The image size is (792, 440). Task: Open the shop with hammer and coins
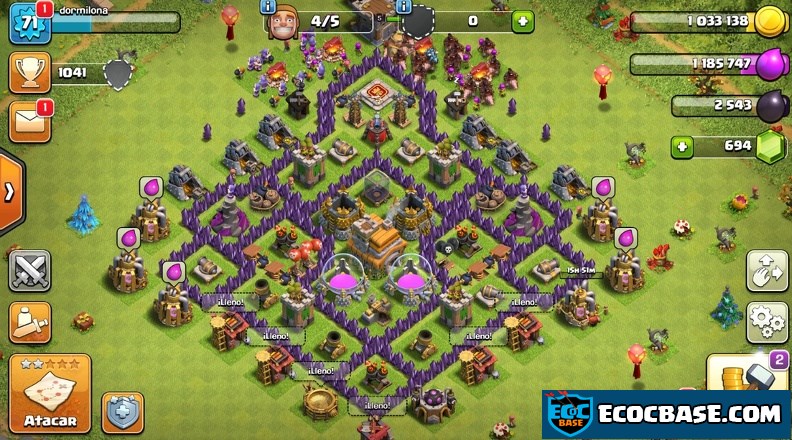(748, 374)
